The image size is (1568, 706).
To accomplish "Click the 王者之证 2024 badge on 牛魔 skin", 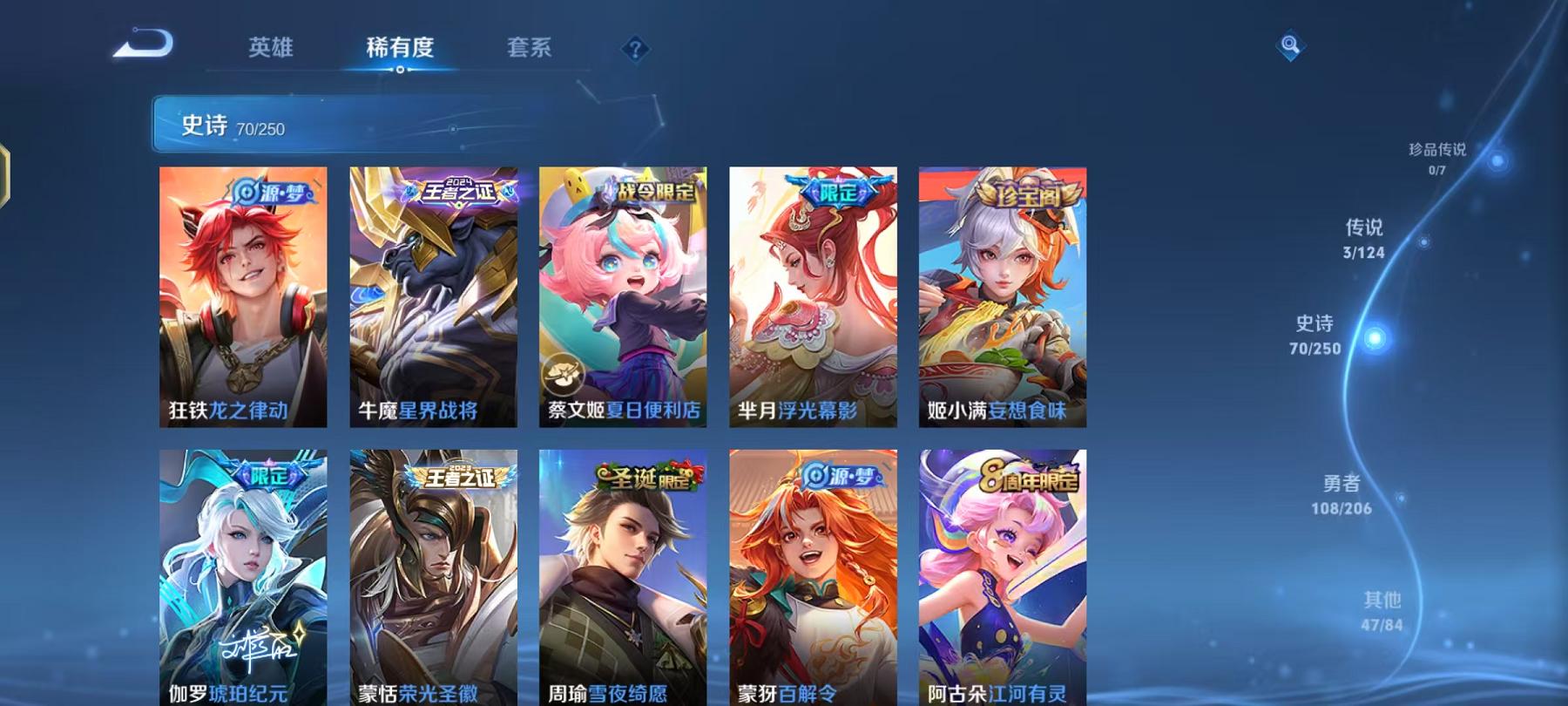I will (x=459, y=192).
